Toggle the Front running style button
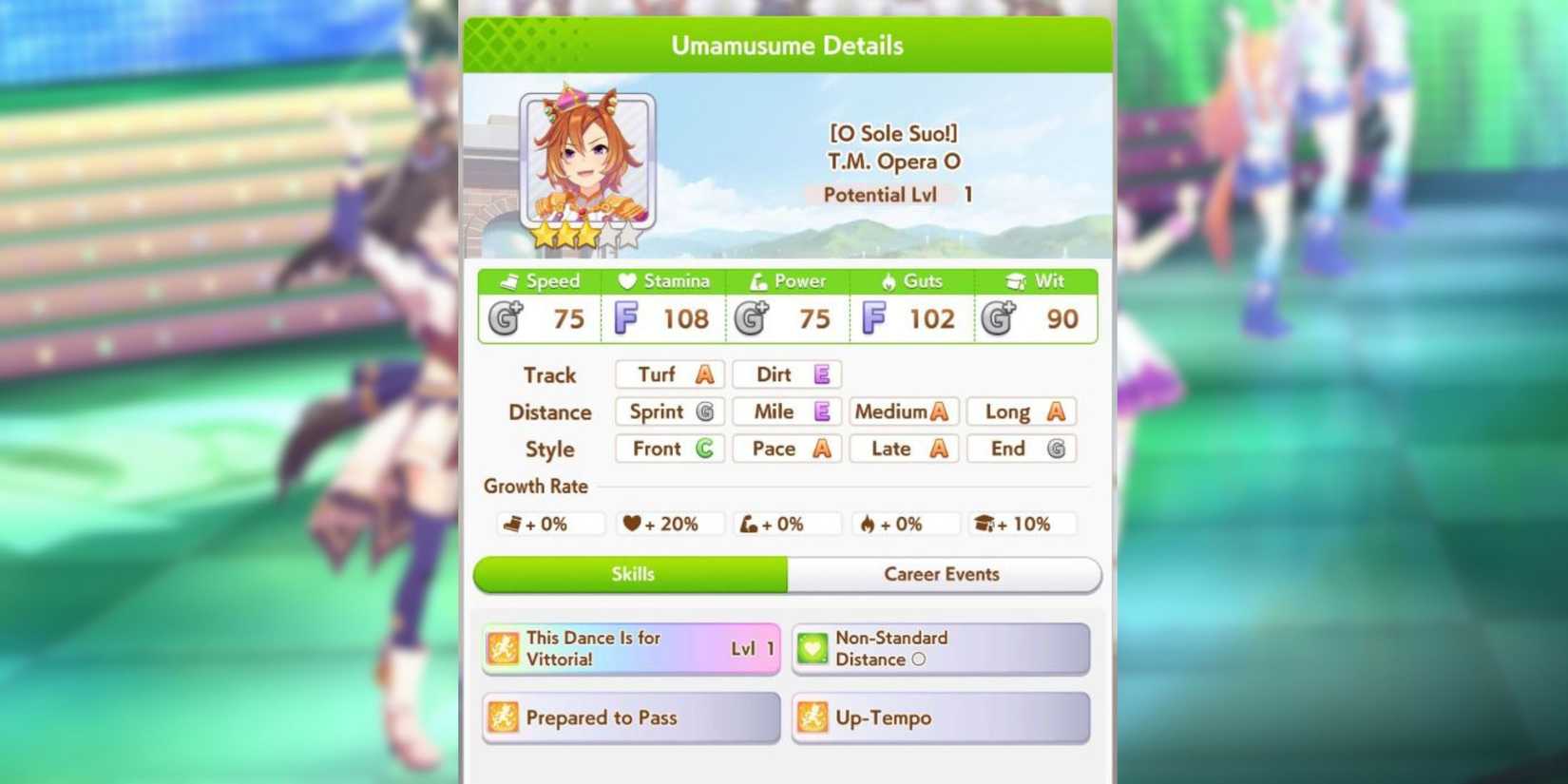 coord(668,448)
